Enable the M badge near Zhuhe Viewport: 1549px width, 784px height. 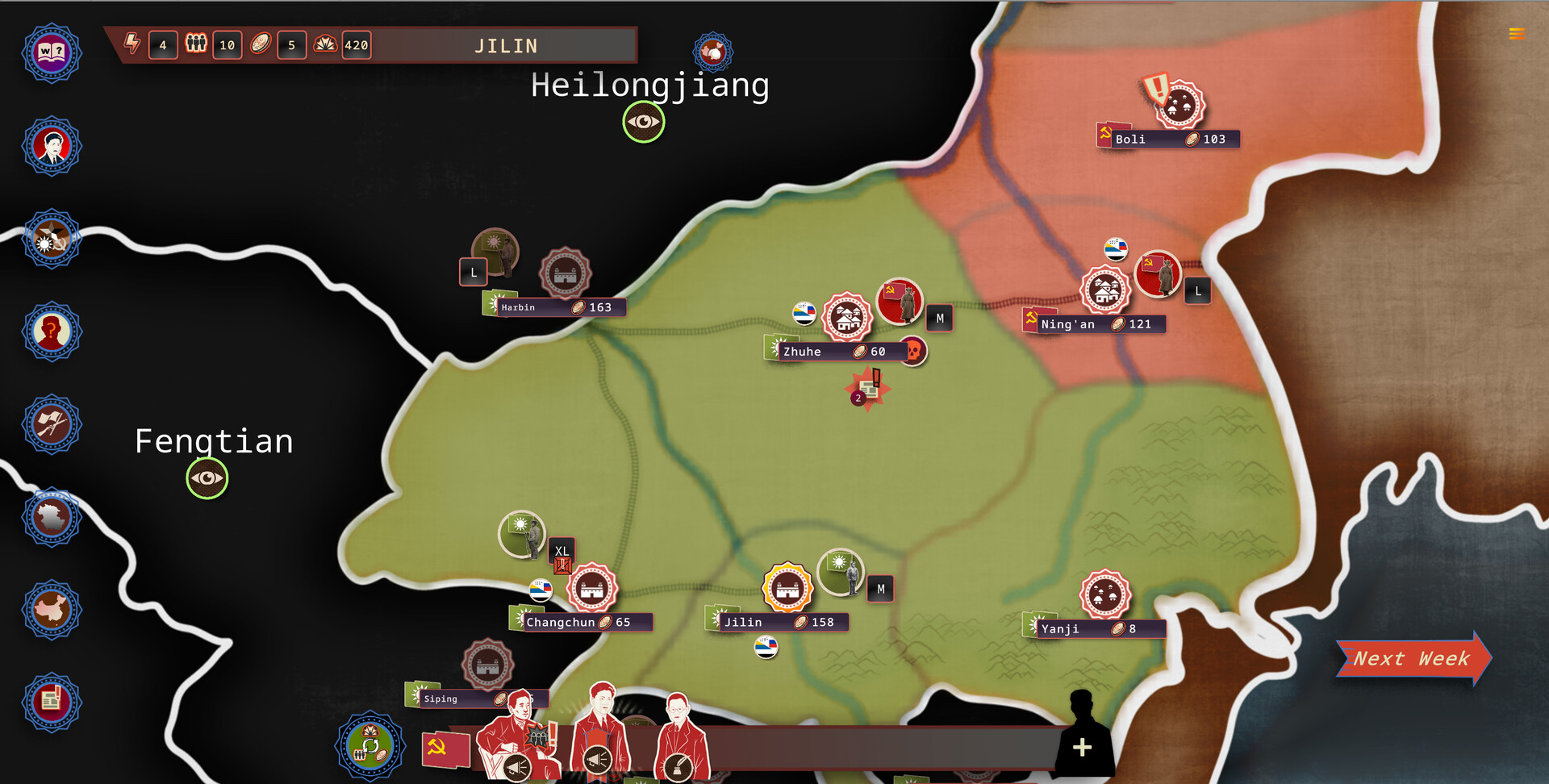pos(938,318)
